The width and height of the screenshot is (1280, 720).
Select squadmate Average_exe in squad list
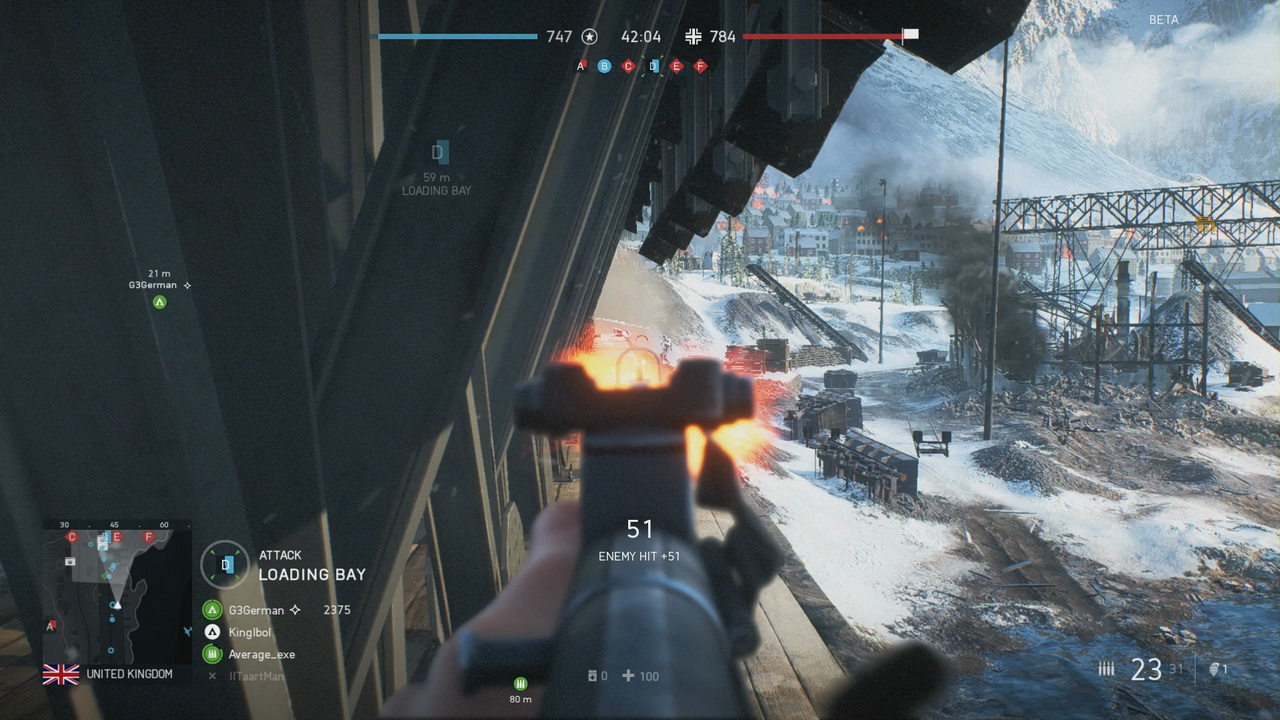(260, 654)
